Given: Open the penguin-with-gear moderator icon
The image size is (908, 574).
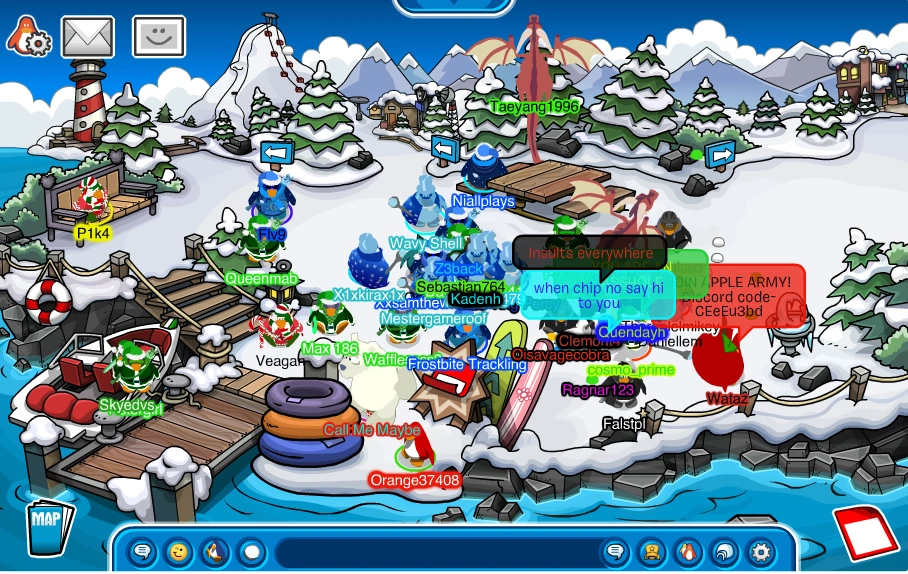Looking at the screenshot, I should point(28,37).
